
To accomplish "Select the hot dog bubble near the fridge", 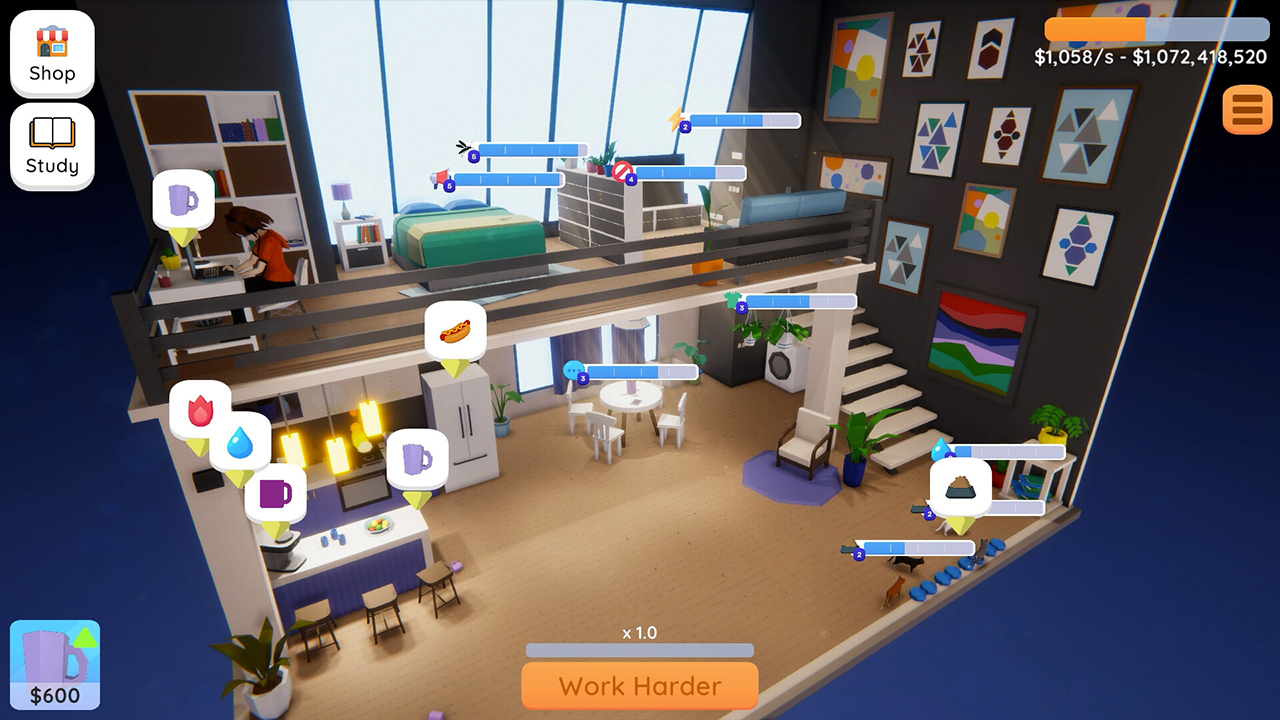I will [x=455, y=331].
